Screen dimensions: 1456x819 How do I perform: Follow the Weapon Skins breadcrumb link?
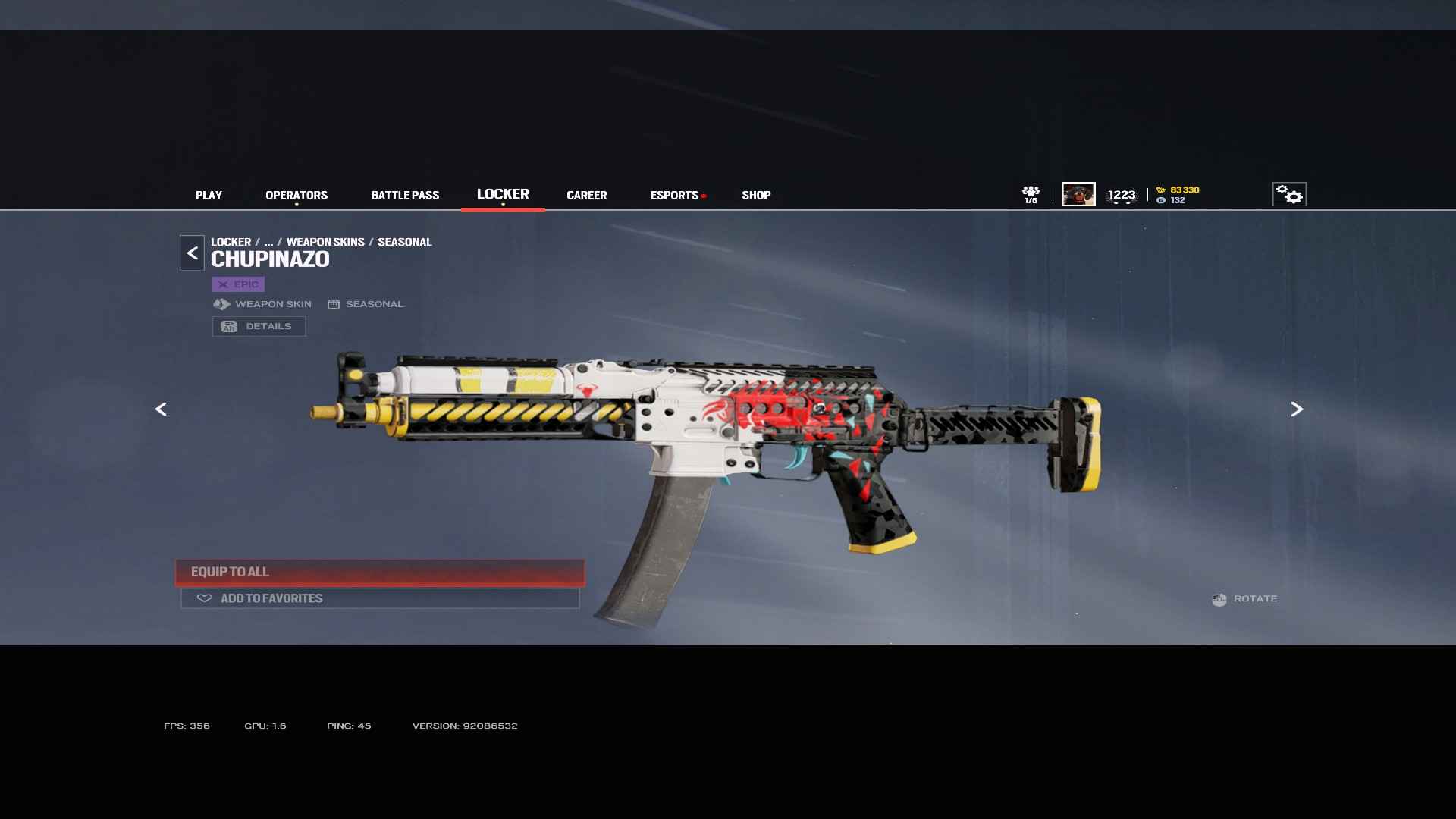325,242
